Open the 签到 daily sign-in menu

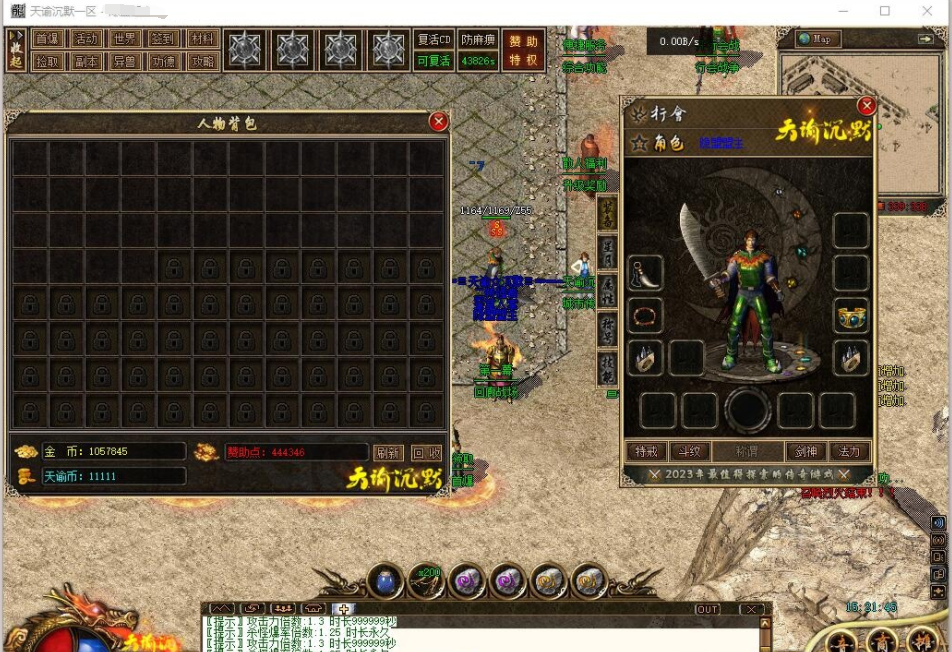click(x=163, y=39)
